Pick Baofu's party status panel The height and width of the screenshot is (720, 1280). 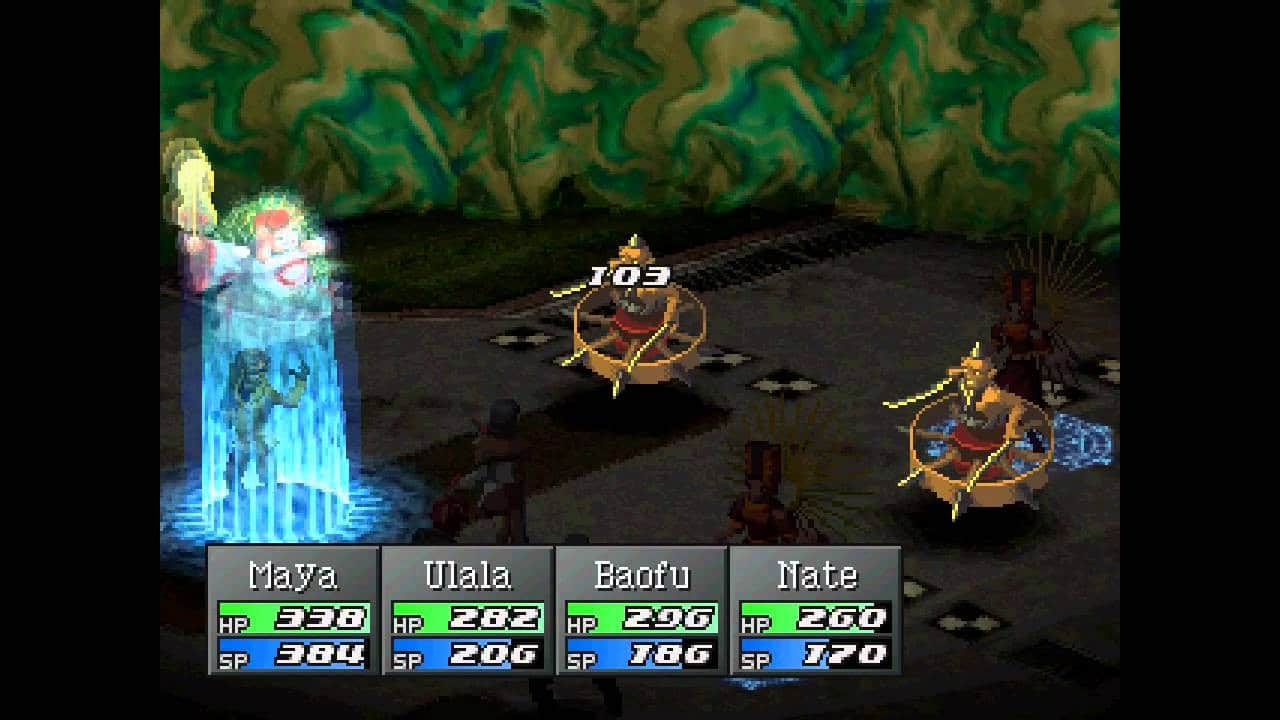point(641,610)
